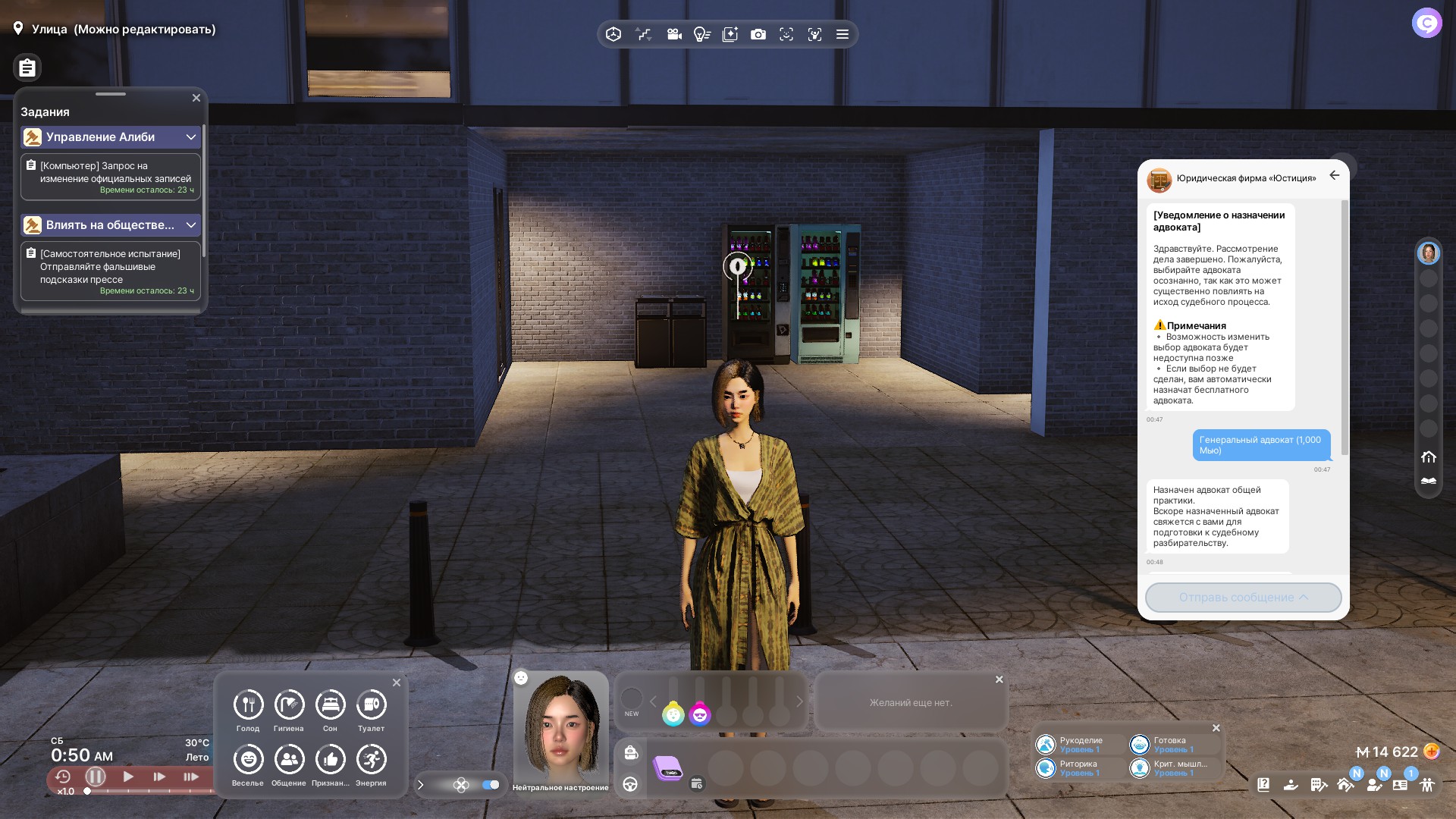Select the Энергия need icon

[371, 760]
